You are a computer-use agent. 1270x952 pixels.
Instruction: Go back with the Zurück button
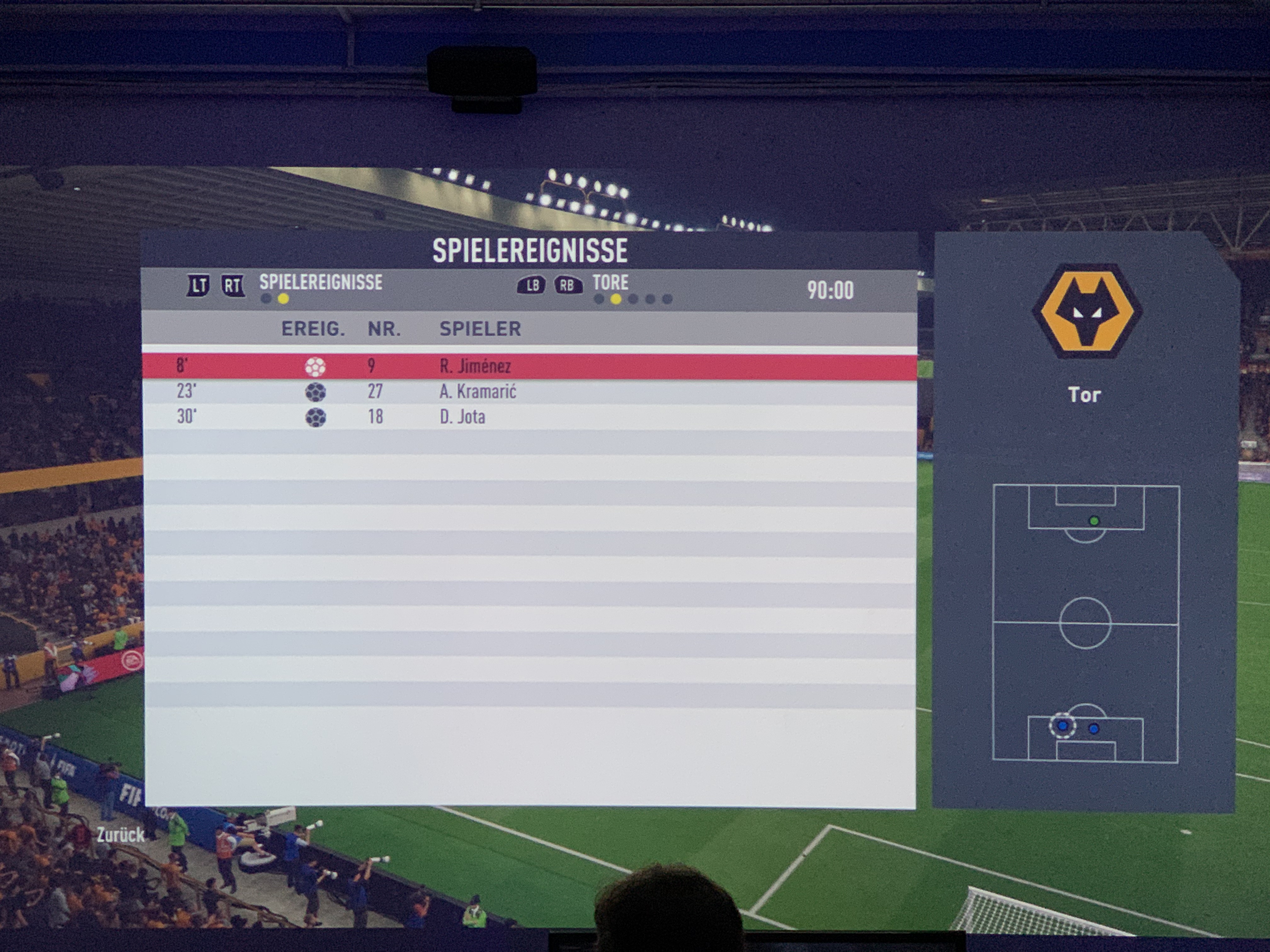coord(120,835)
